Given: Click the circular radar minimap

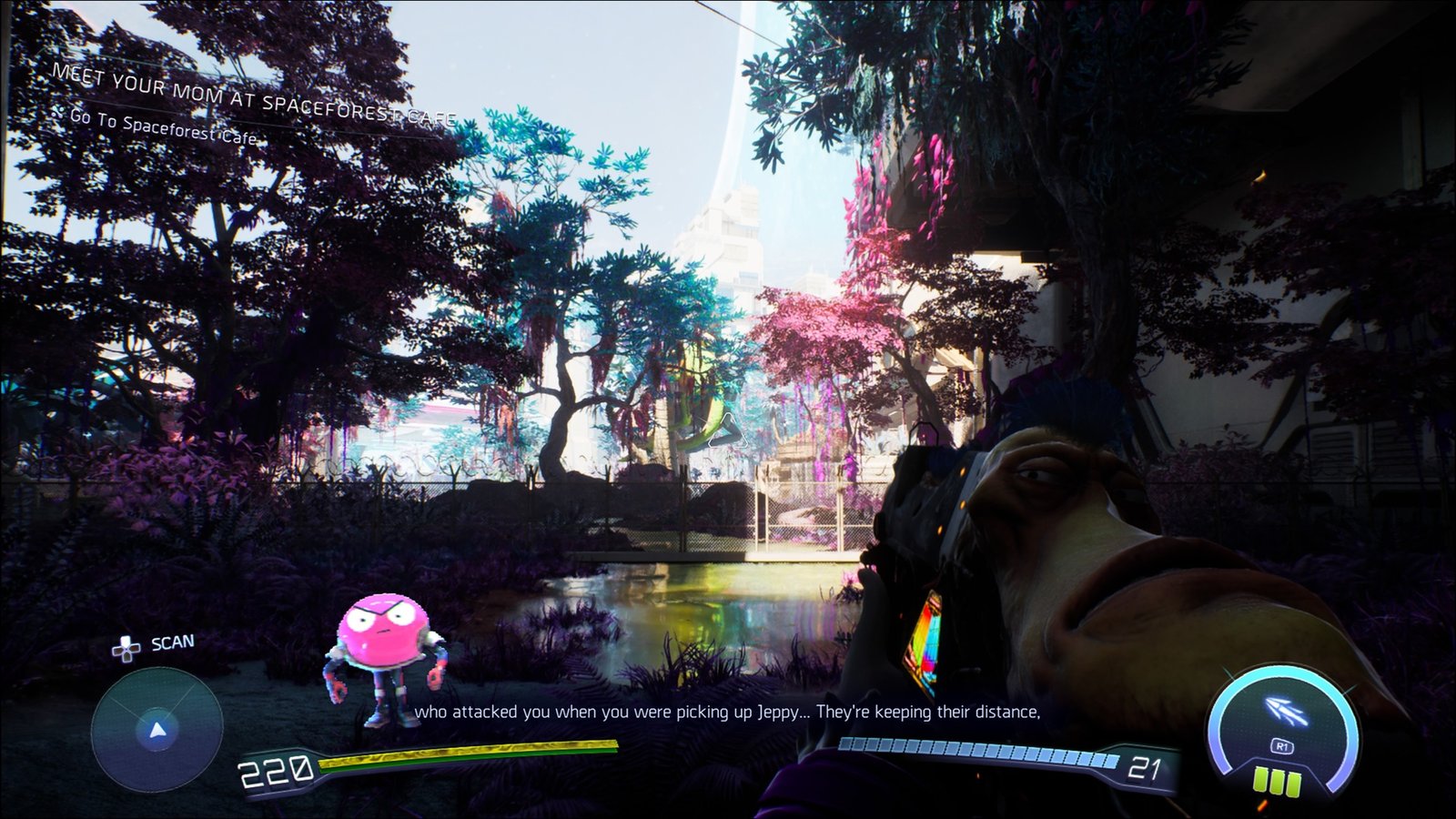Looking at the screenshot, I should point(157,729).
